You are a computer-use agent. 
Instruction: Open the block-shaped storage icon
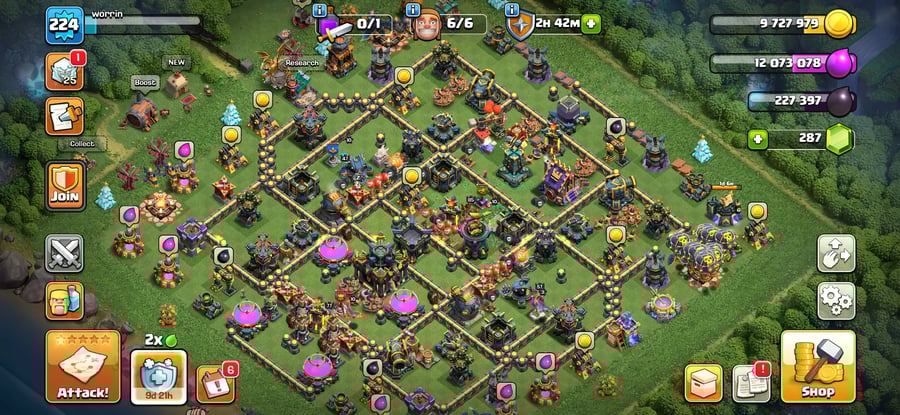pos(703,382)
